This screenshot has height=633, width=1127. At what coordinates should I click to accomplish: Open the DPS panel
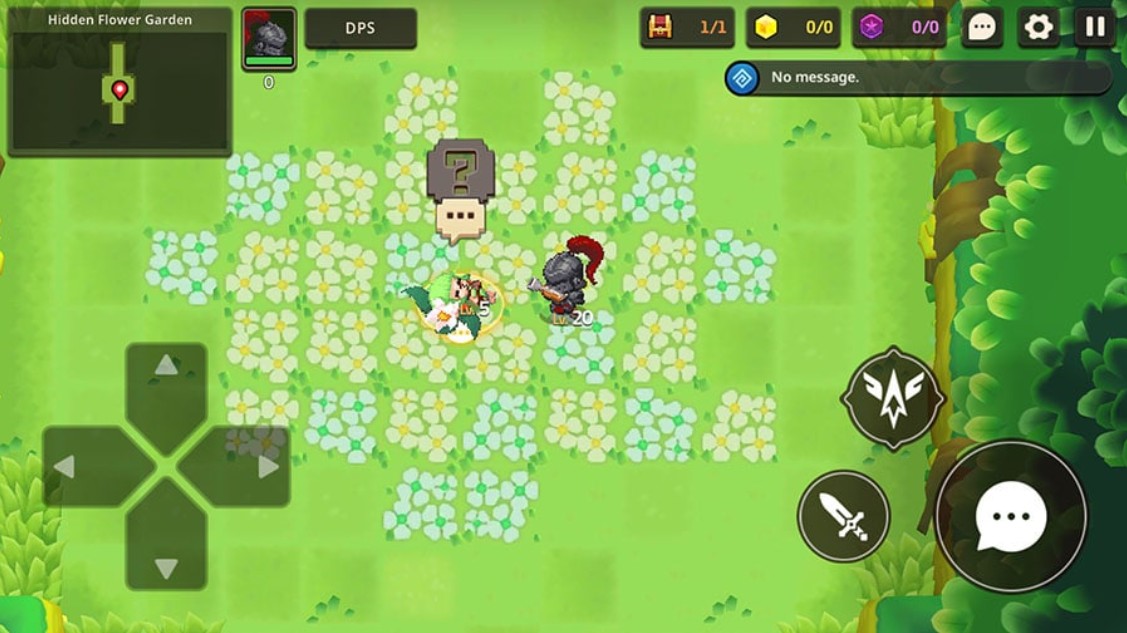click(360, 29)
